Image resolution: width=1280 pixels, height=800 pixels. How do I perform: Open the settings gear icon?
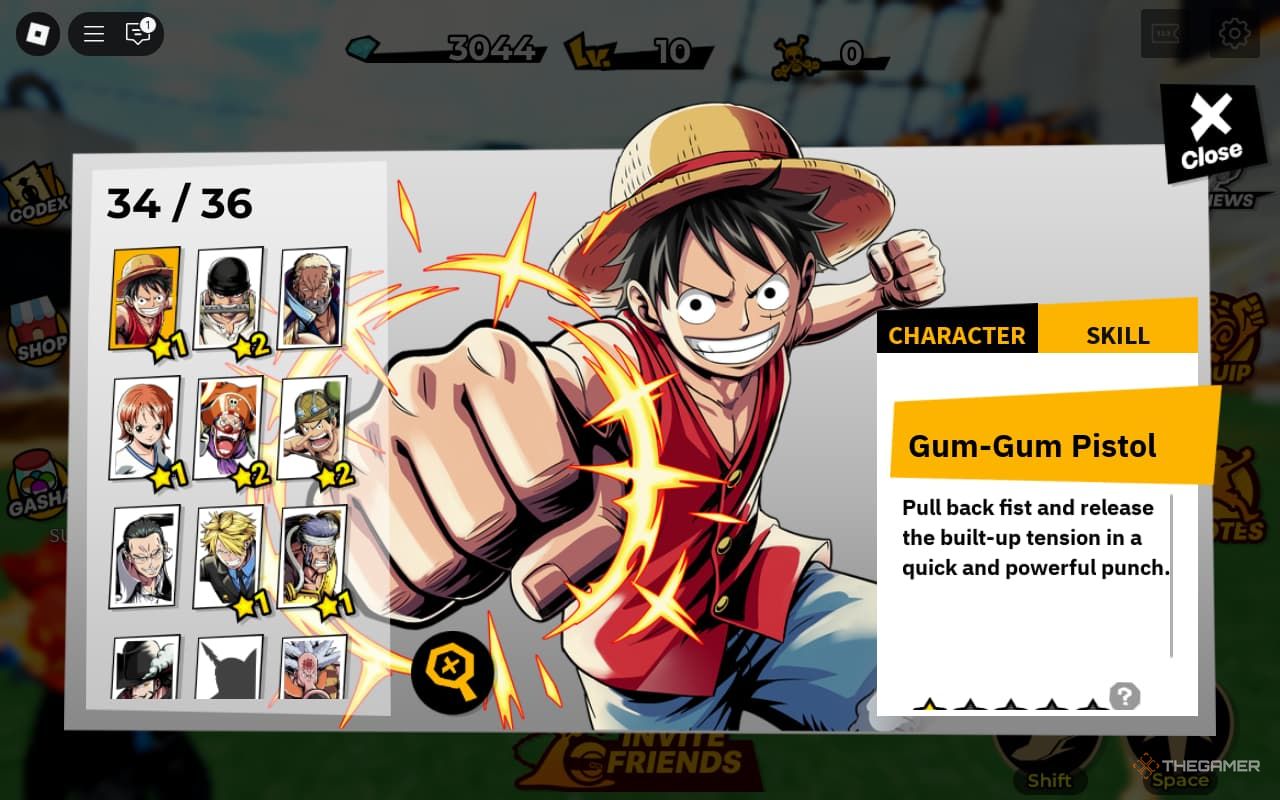click(x=1234, y=34)
